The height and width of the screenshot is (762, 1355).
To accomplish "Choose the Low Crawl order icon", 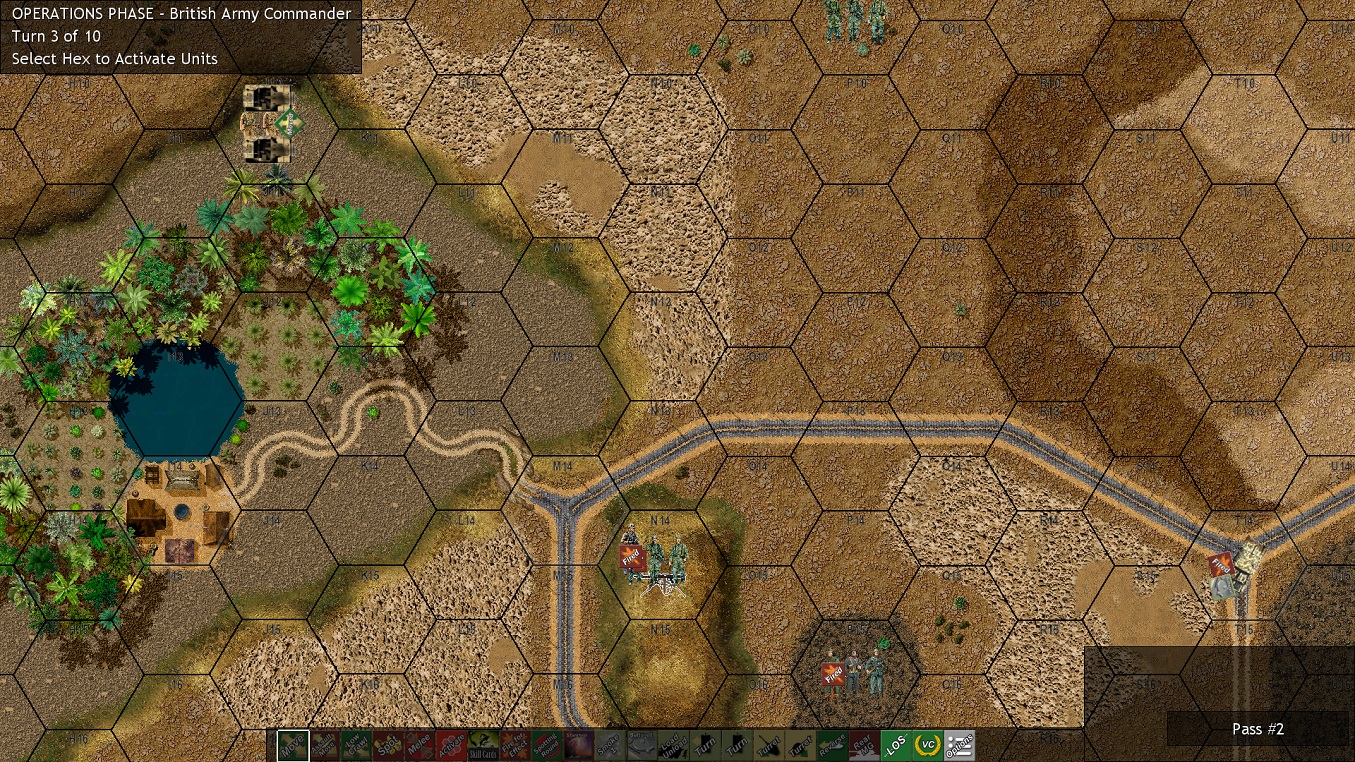I will coord(355,744).
